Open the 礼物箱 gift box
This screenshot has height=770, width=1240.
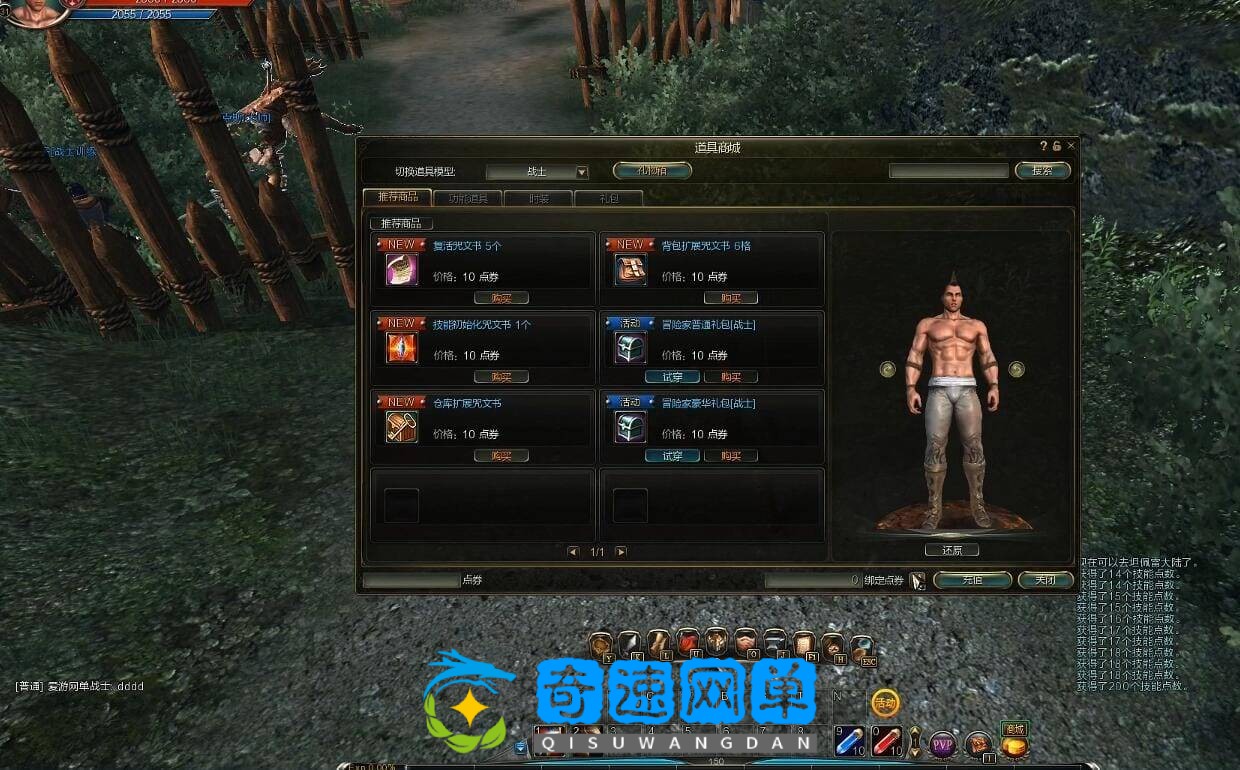pyautogui.click(x=652, y=171)
